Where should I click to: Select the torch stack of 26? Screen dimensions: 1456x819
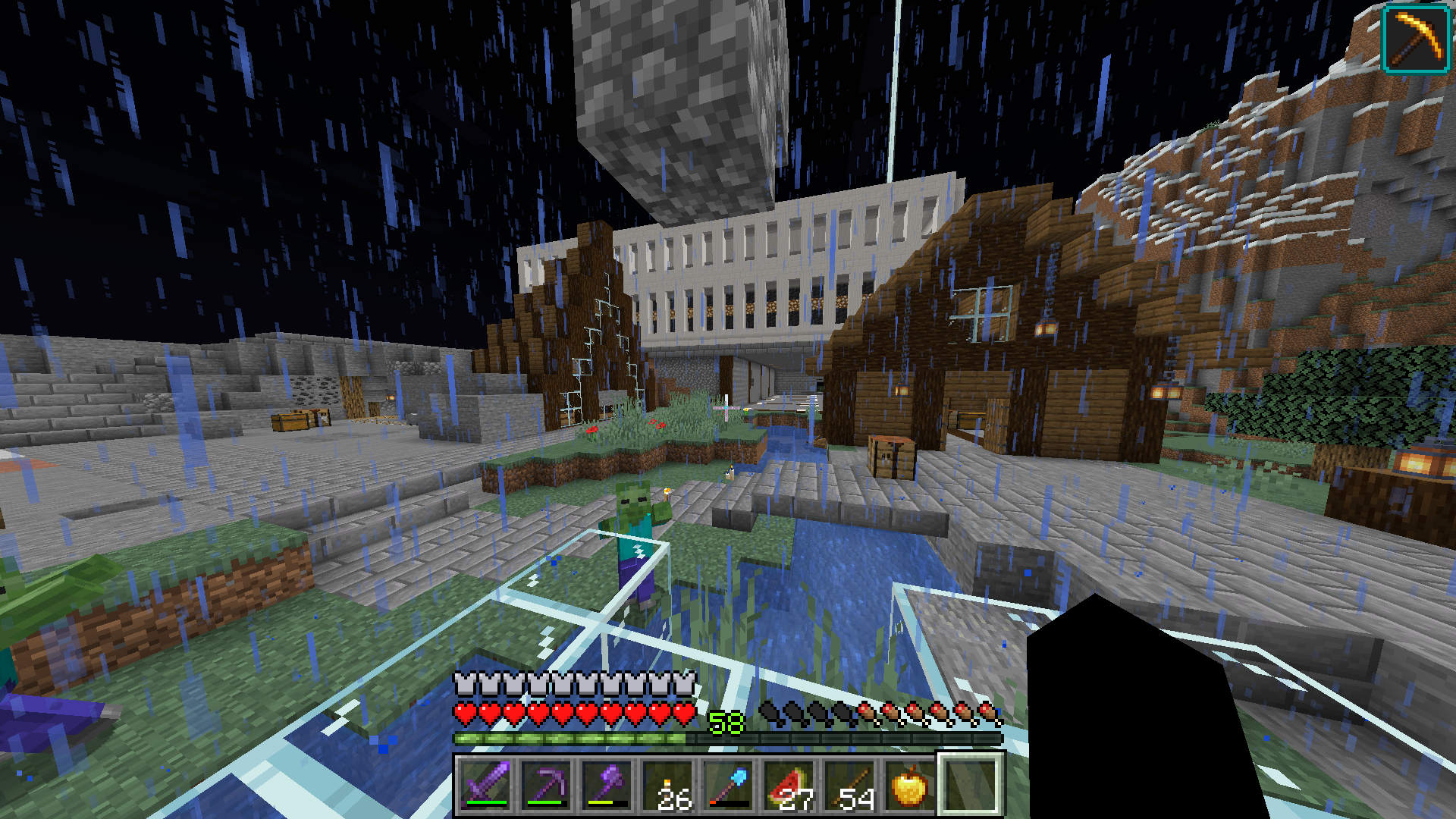(x=668, y=785)
